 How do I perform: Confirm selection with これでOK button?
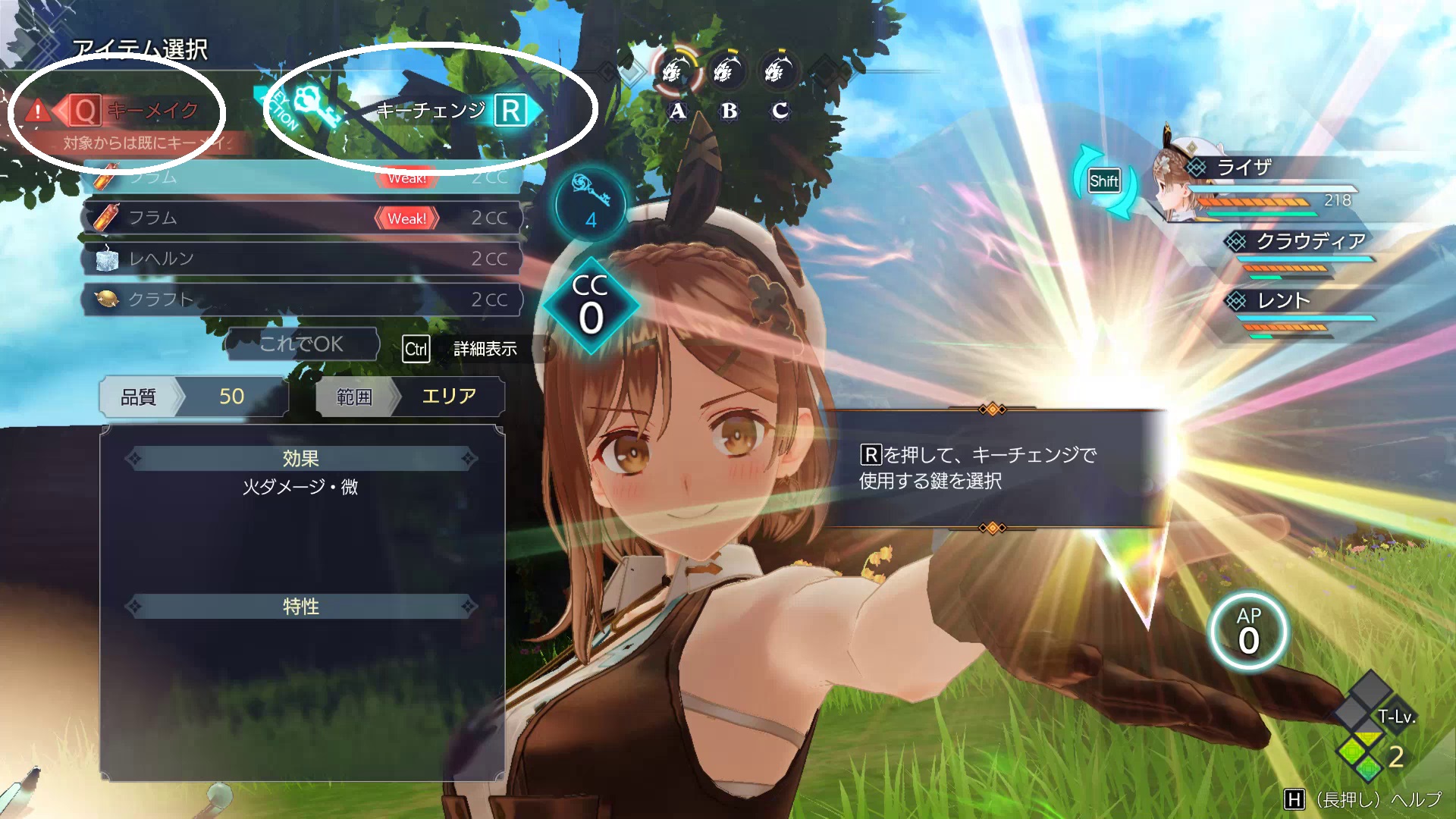click(302, 344)
